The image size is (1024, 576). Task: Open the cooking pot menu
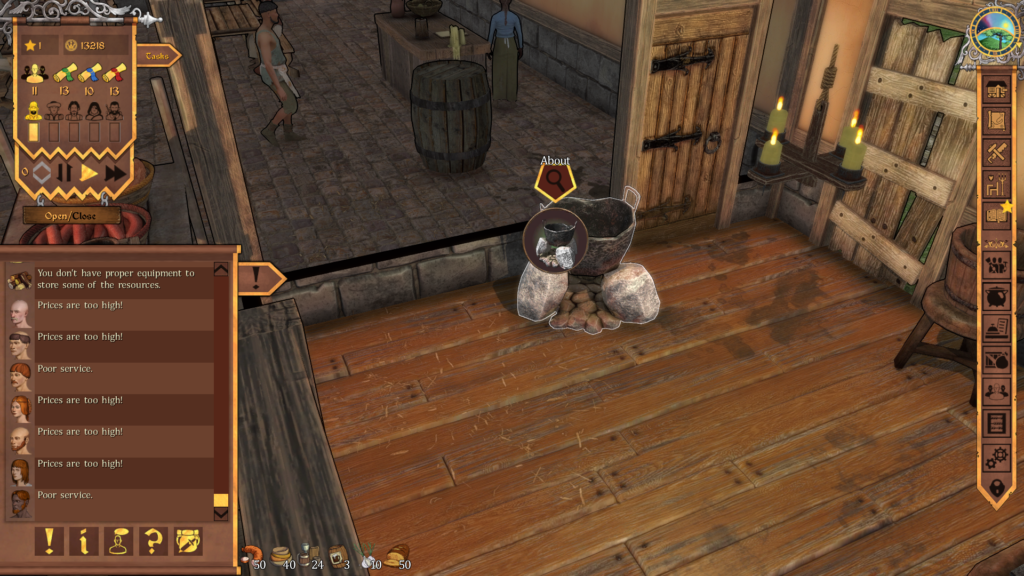[x=997, y=297]
